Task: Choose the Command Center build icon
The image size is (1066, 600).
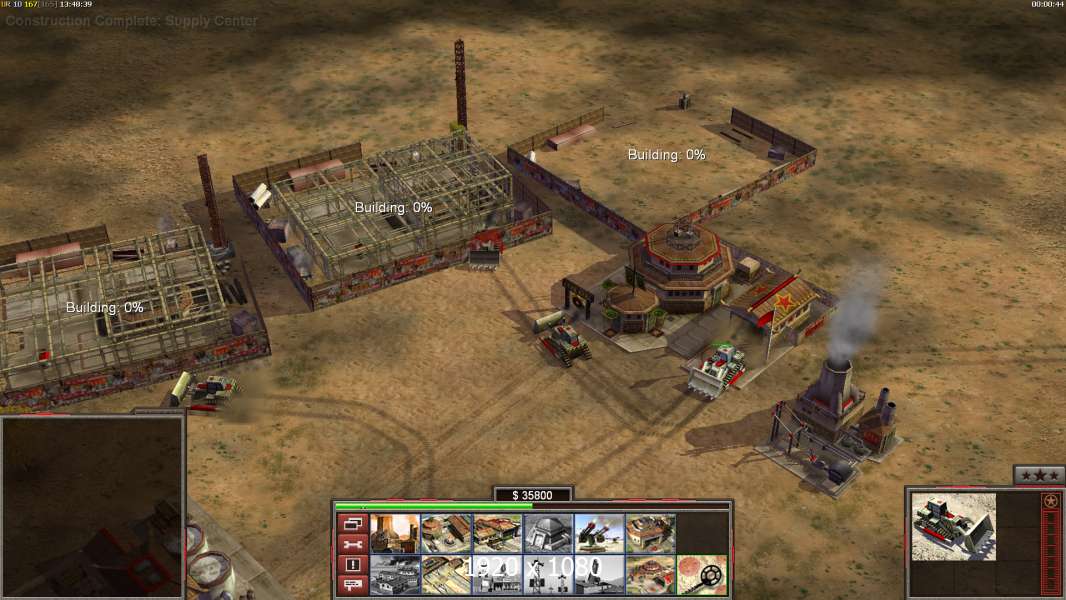Action: 651,575
